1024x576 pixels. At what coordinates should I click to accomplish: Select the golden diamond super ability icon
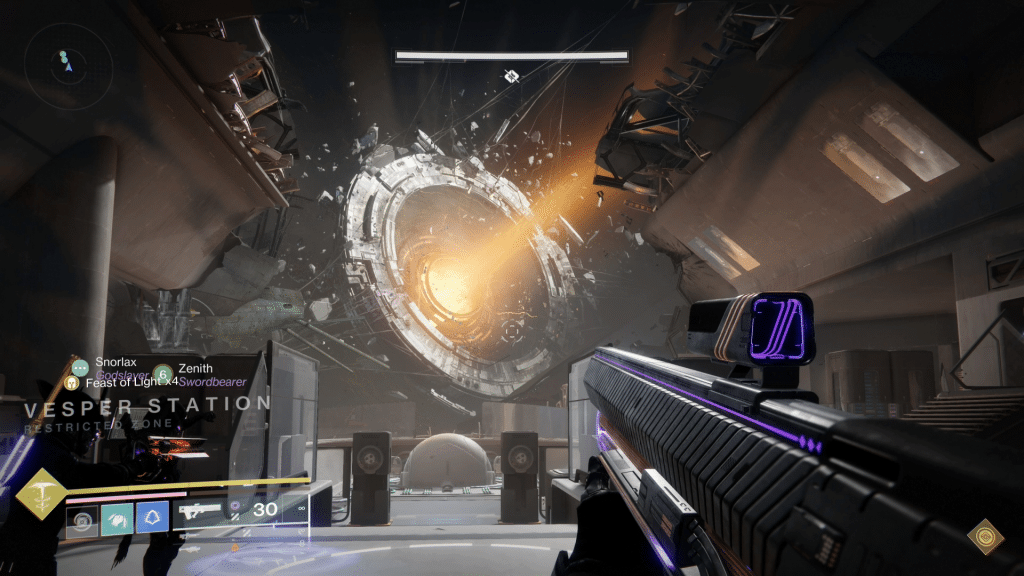point(43,495)
